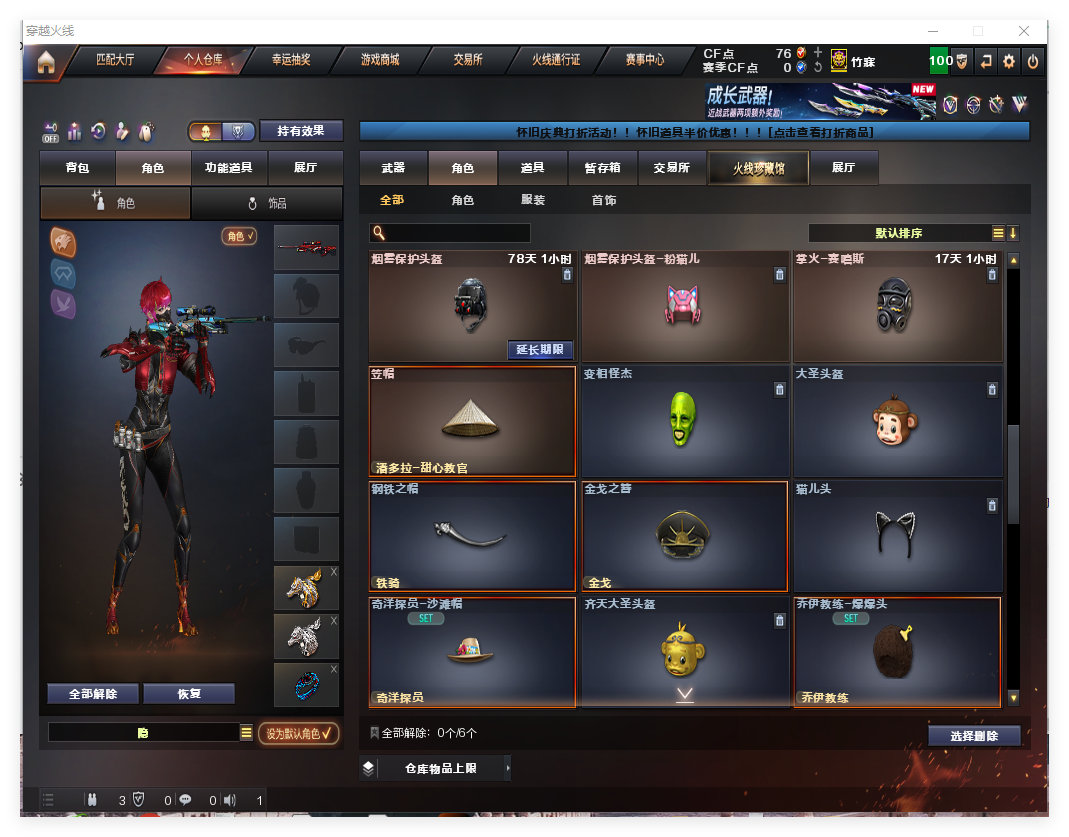Screen dimensions: 1069x837
Task: Click 延长期限 to extend duration
Action: tap(540, 350)
